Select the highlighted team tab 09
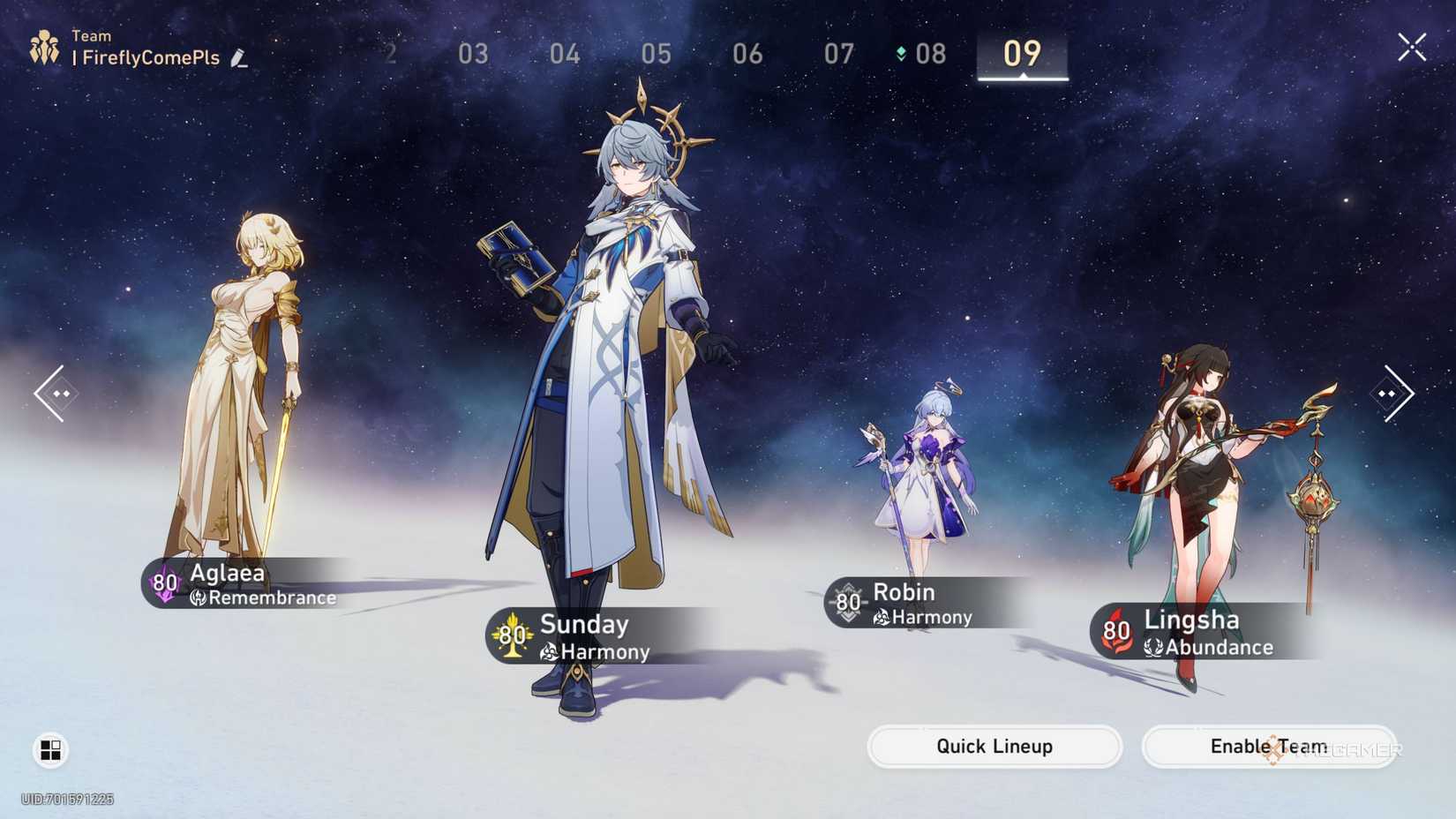The image size is (1456, 819). 1022,54
